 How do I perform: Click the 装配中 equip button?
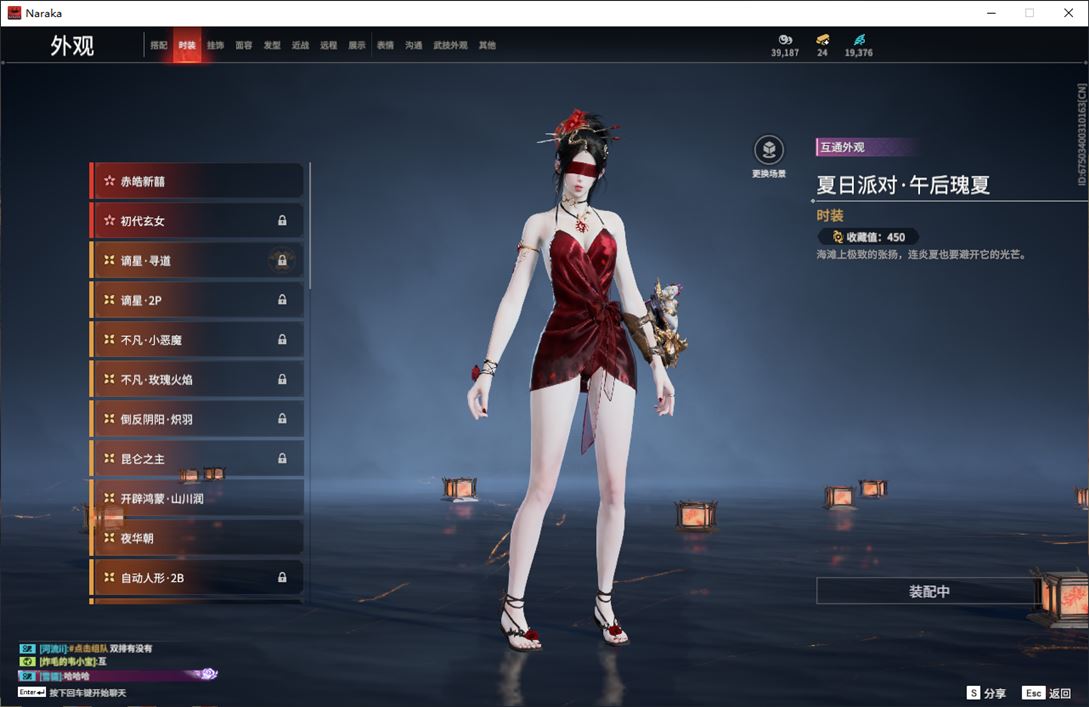click(x=928, y=591)
